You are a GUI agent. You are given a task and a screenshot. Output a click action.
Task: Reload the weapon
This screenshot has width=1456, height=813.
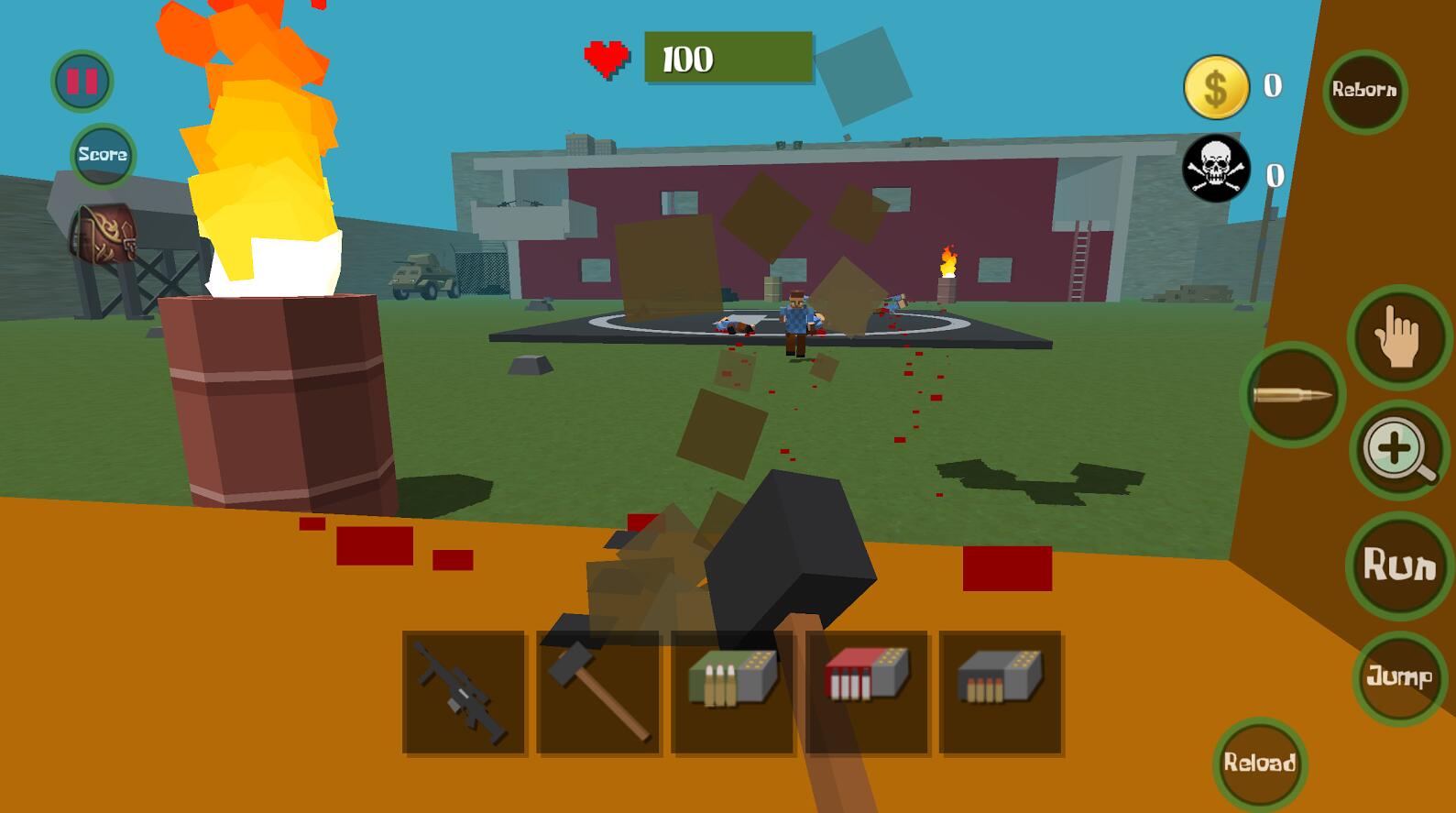click(1260, 763)
